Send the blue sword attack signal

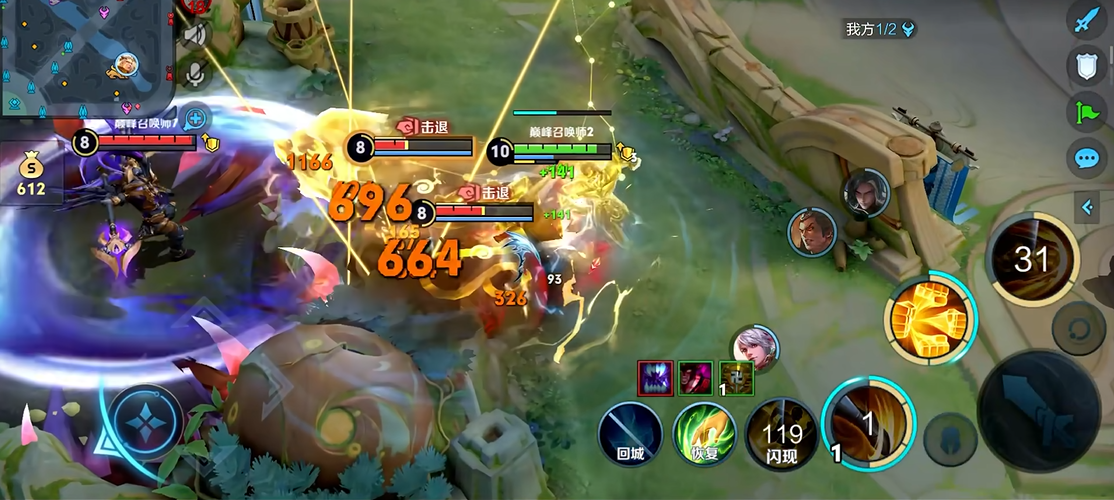coord(1087,20)
